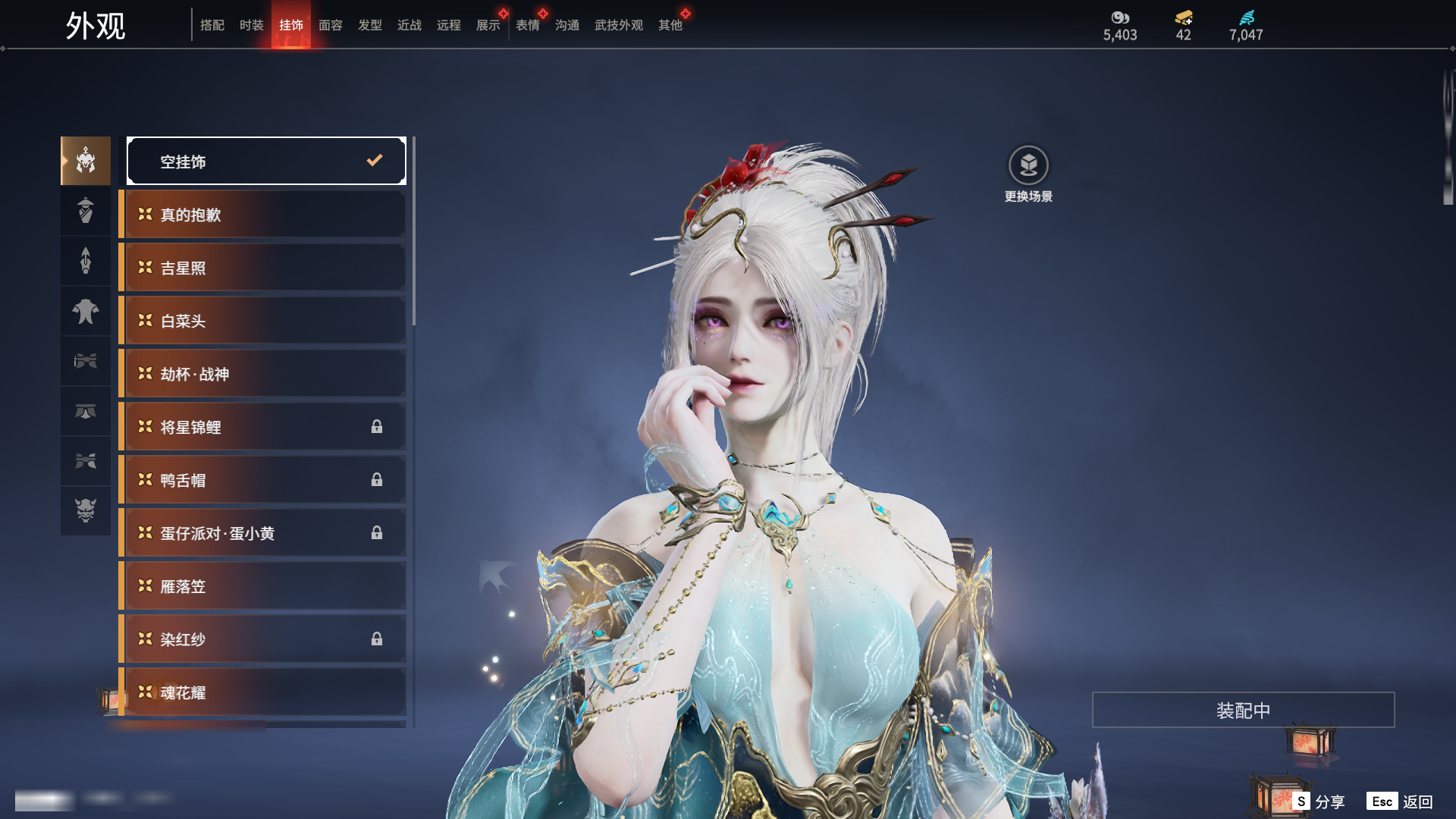
Task: Select the 魂花耀 accessory row
Action: [x=262, y=692]
